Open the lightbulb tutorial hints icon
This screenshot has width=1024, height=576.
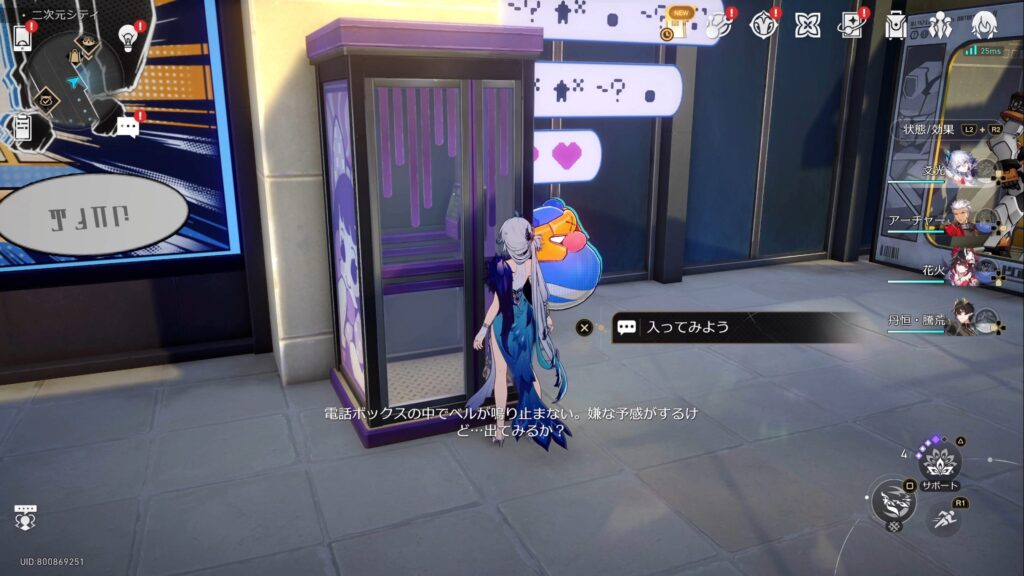click(x=128, y=37)
